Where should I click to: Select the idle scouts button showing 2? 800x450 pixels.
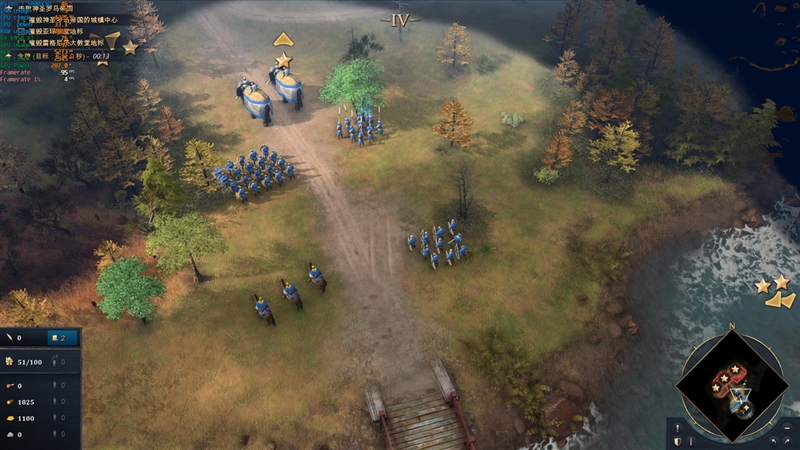click(62, 338)
